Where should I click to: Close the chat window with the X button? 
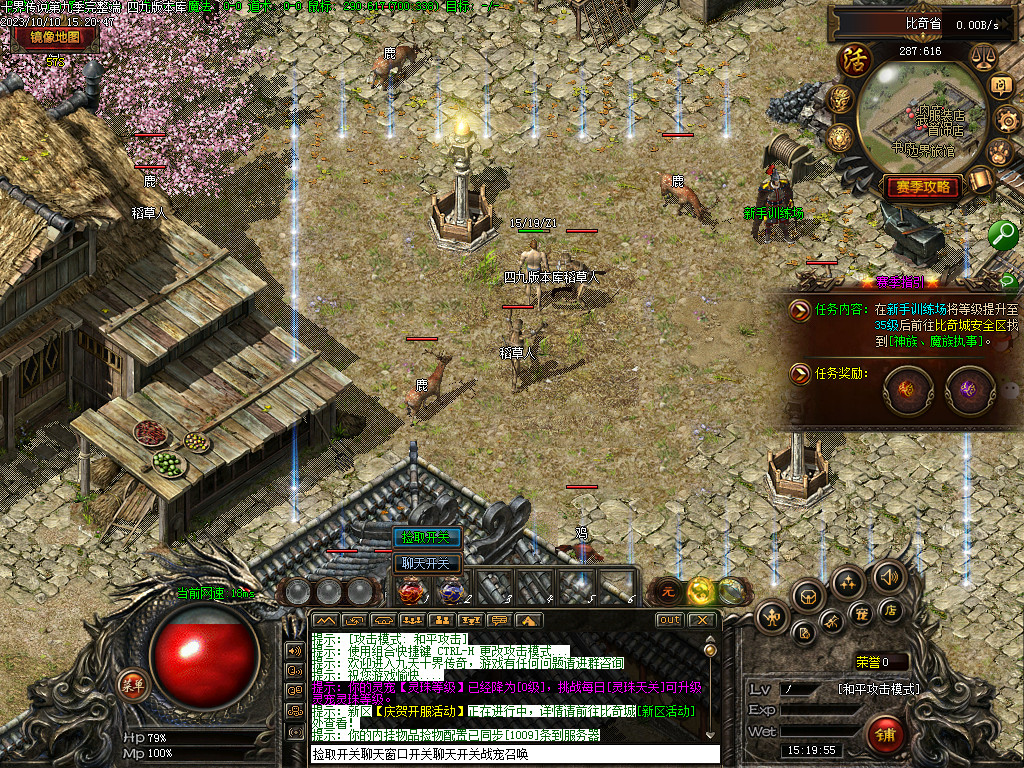pos(702,620)
